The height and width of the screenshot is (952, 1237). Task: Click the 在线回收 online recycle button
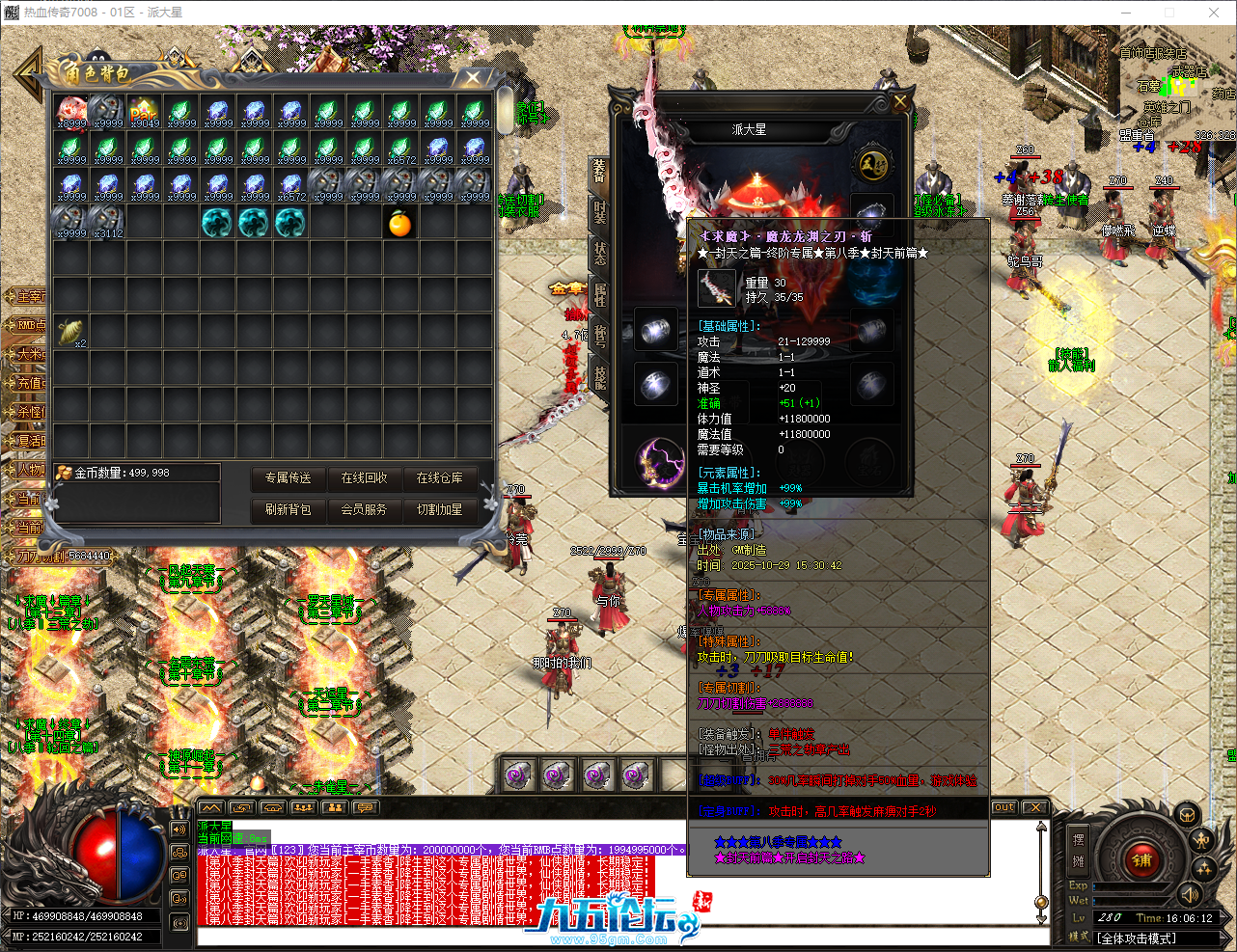point(364,478)
